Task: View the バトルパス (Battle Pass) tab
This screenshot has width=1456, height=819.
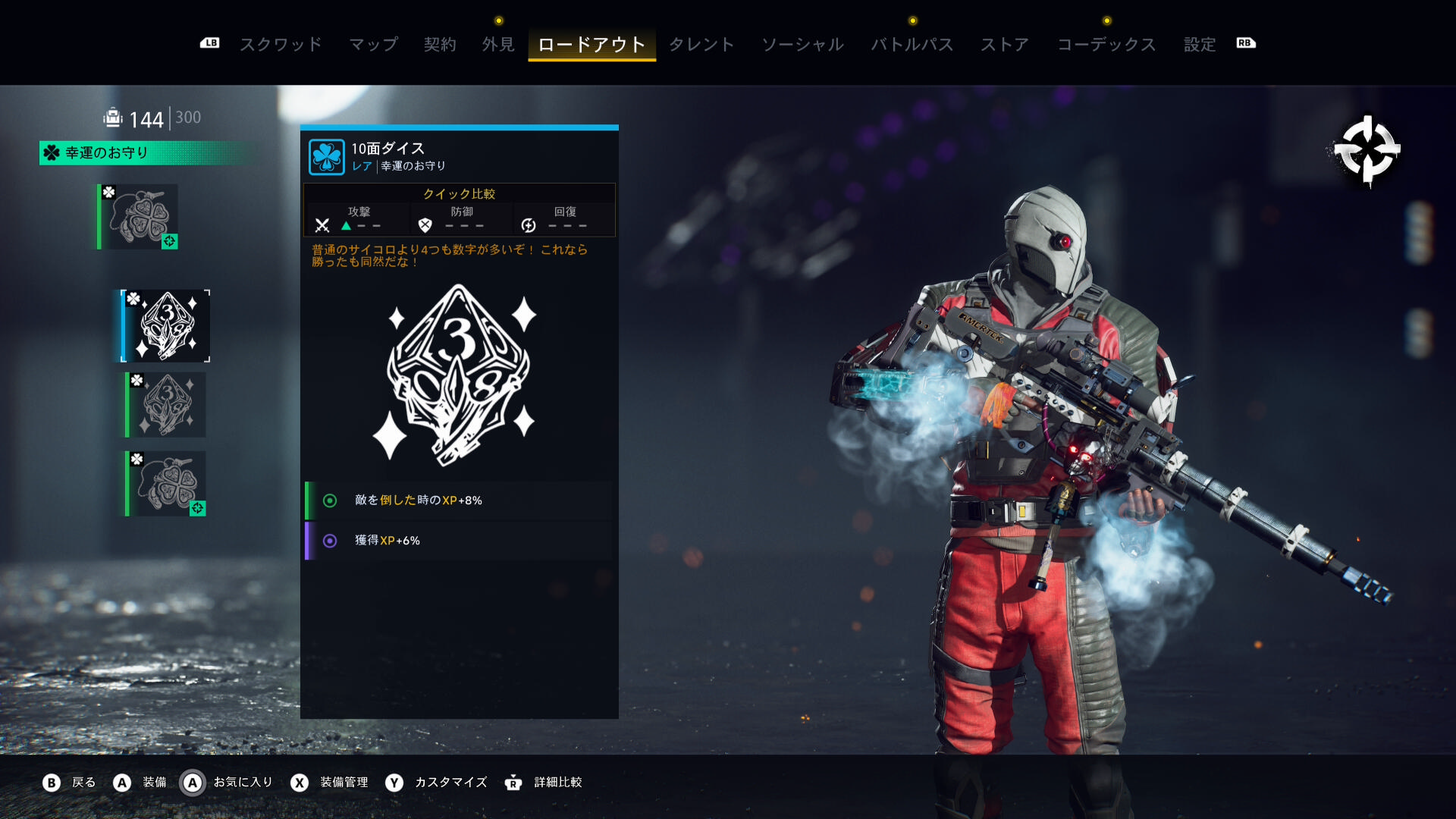Action: click(912, 45)
